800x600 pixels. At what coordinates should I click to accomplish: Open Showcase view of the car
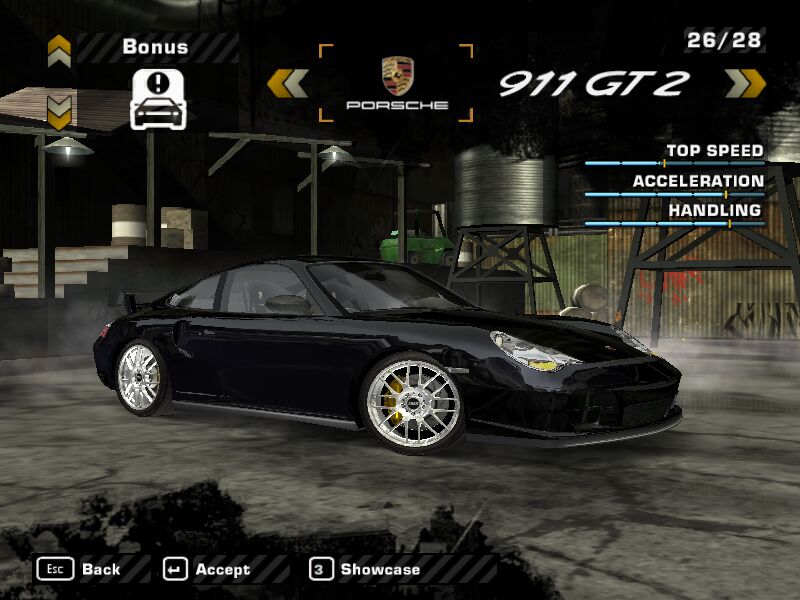click(x=366, y=569)
